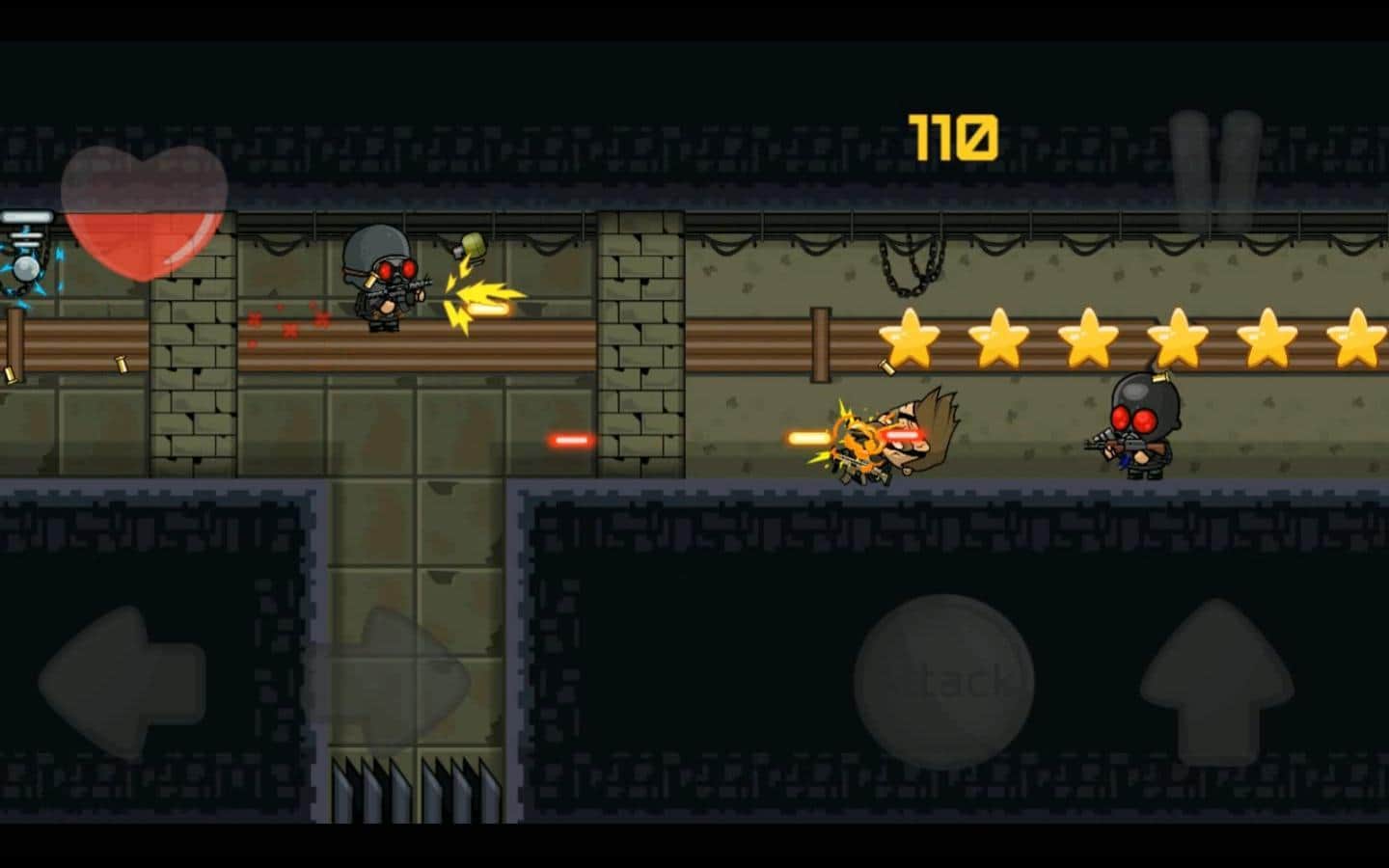
Task: Hit the round Attack button
Action: tap(944, 682)
